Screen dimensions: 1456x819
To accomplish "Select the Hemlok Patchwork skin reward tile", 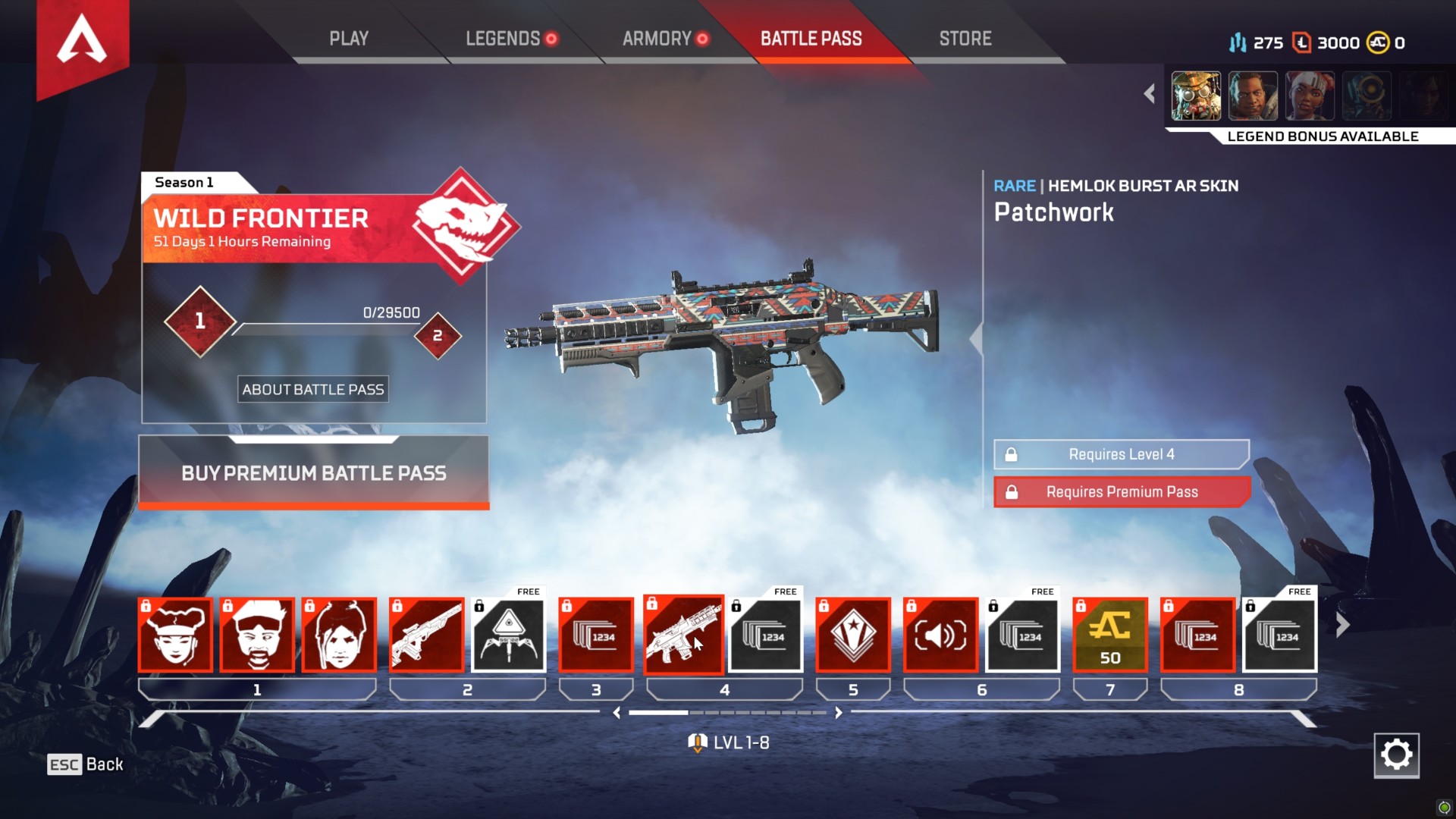I will tap(683, 635).
